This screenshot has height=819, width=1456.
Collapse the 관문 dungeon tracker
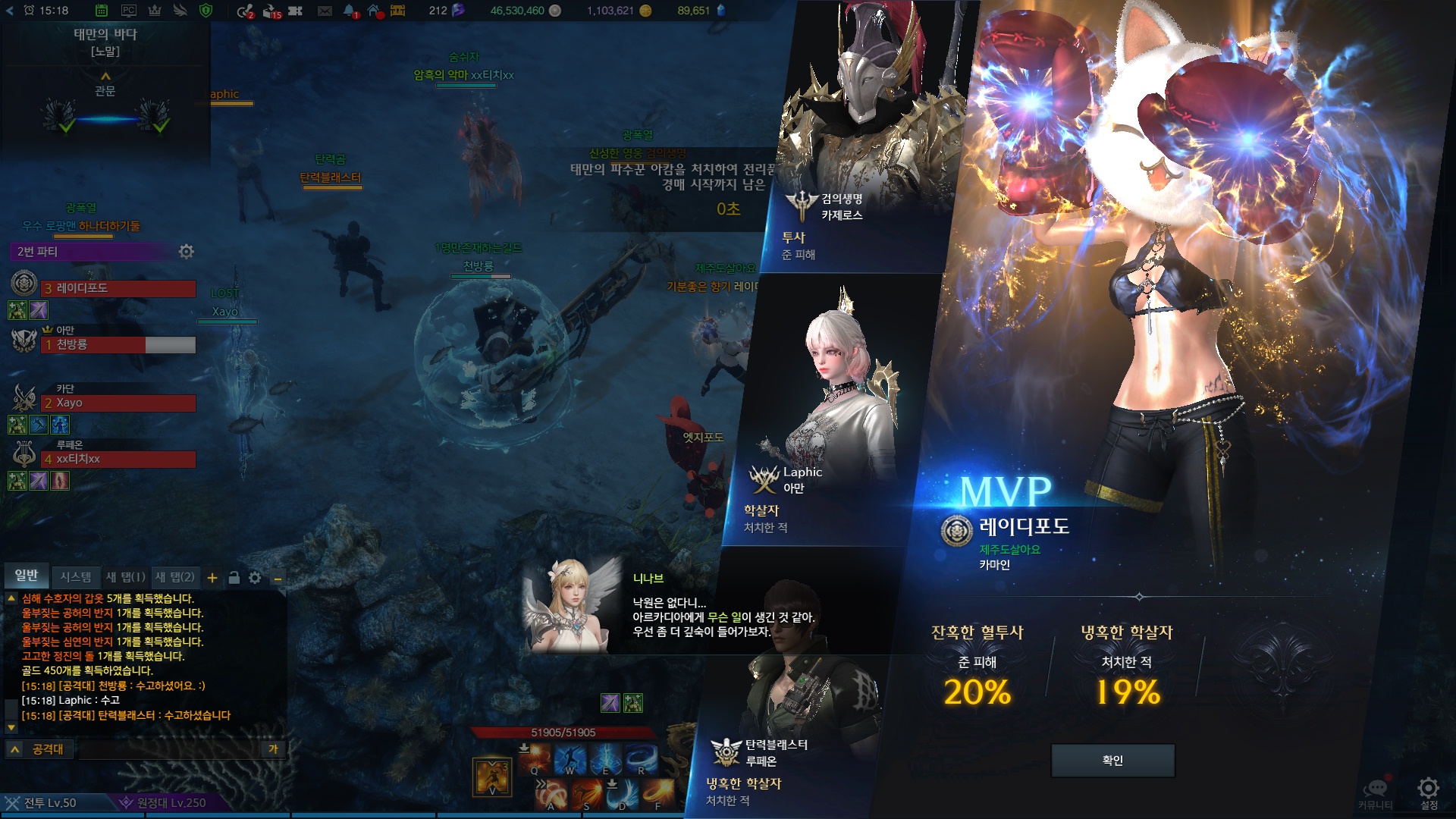click(x=105, y=76)
